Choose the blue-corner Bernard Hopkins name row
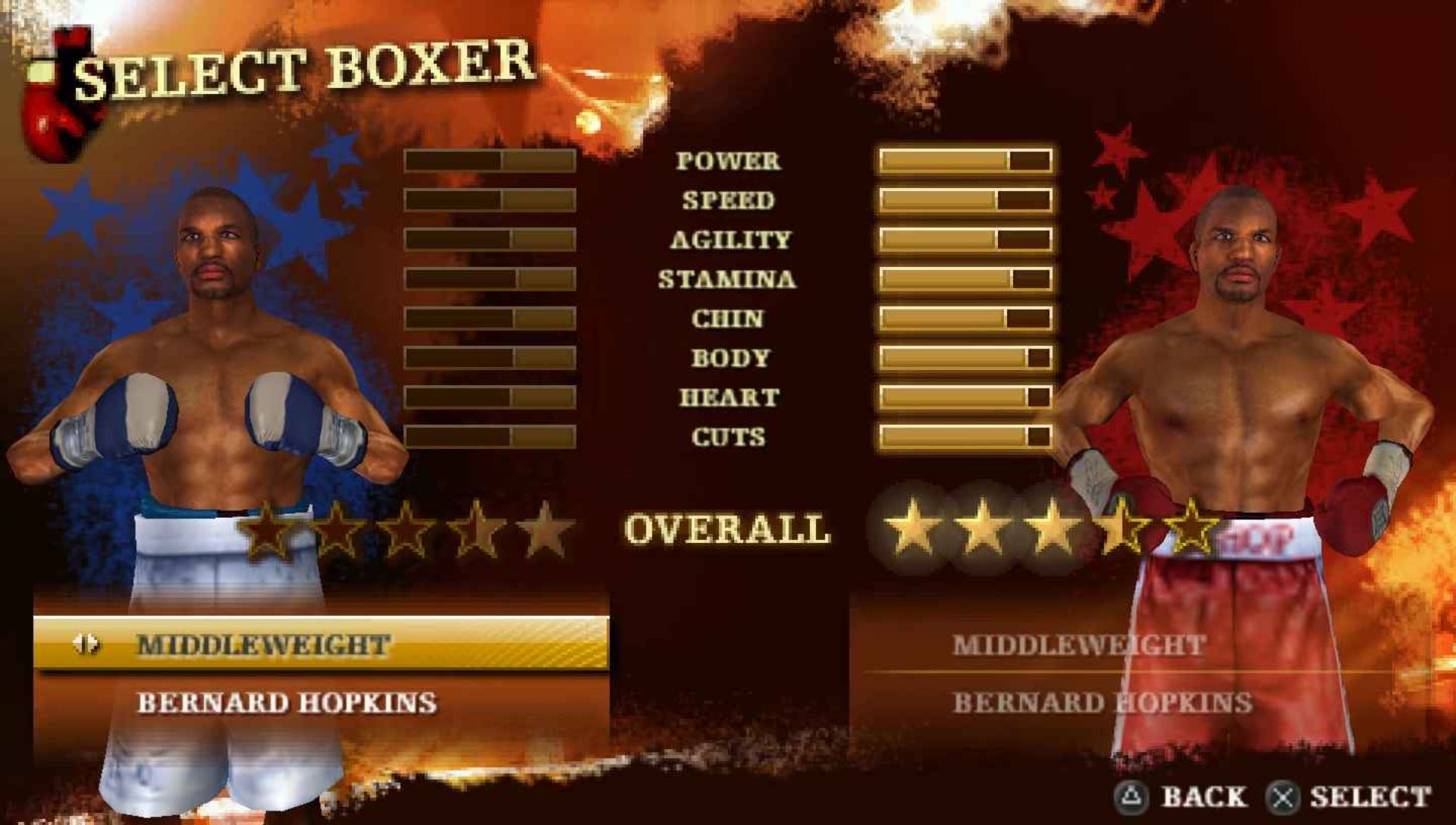The image size is (1456, 825). coord(287,703)
